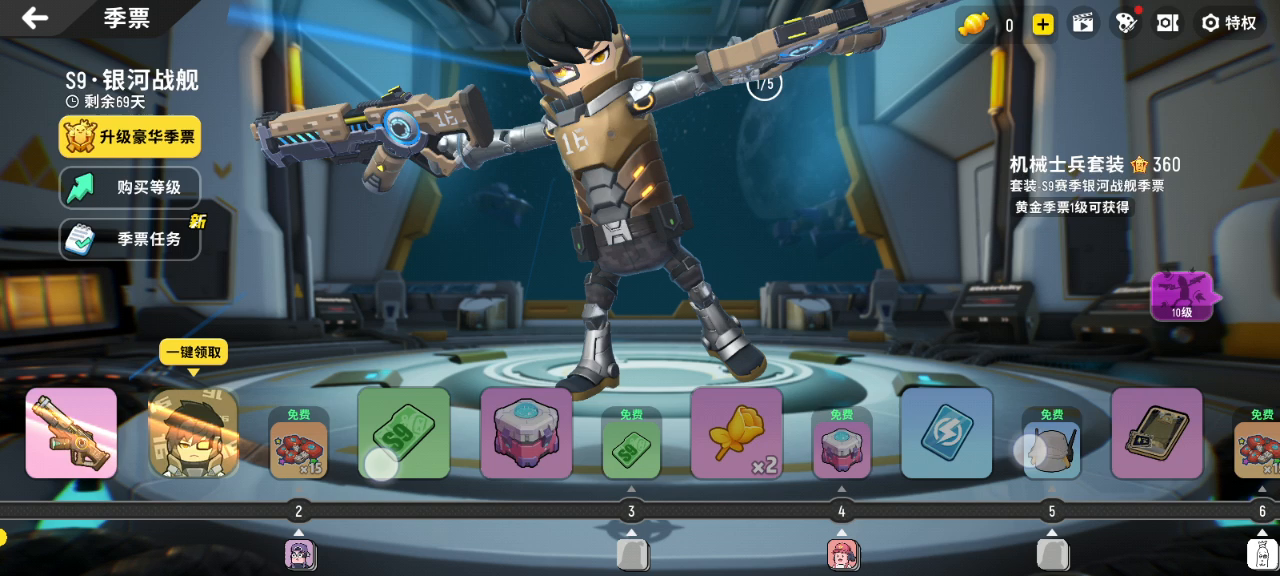Add candy currency with the yellow plus
This screenshot has width=1280, height=576.
1043,24
